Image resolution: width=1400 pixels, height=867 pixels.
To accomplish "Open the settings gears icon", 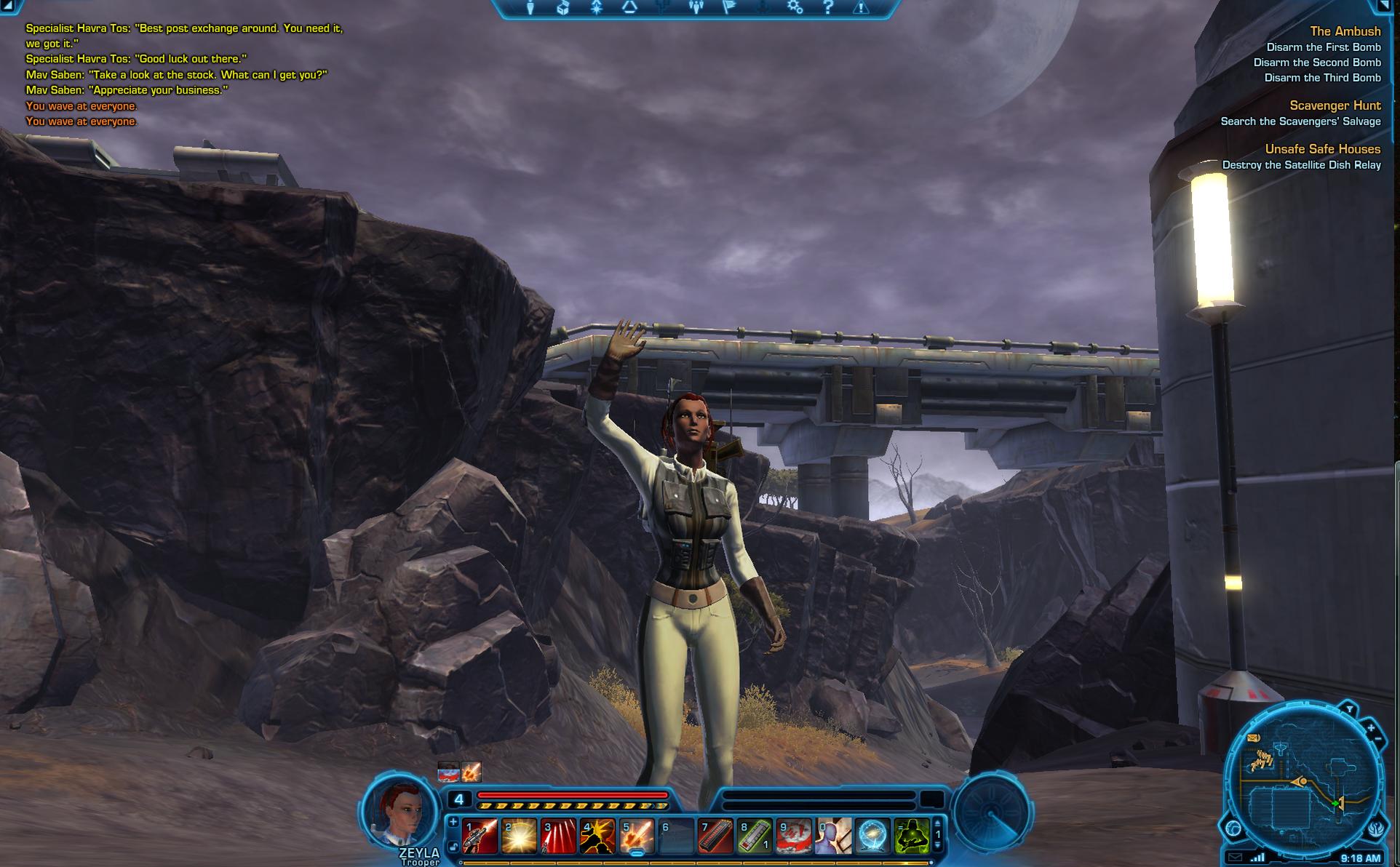I will (795, 8).
